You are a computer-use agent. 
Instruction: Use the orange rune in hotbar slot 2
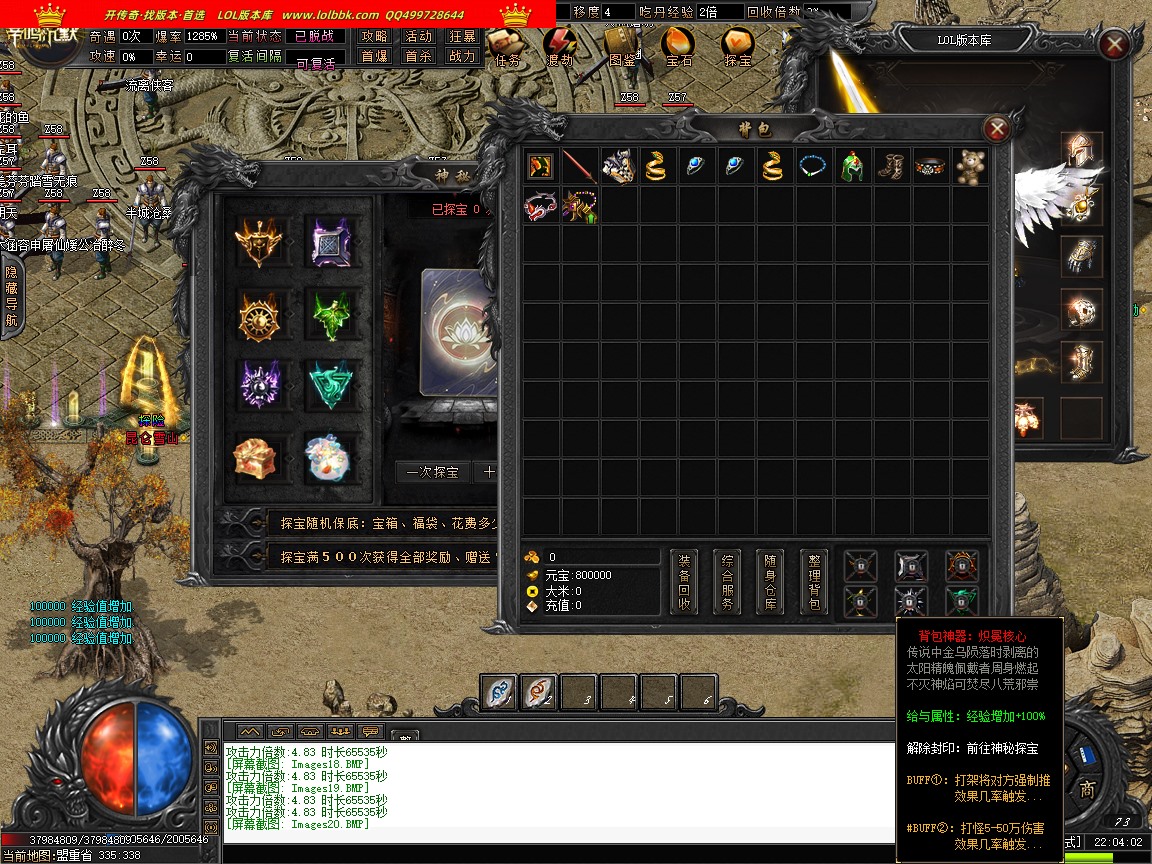tap(539, 690)
